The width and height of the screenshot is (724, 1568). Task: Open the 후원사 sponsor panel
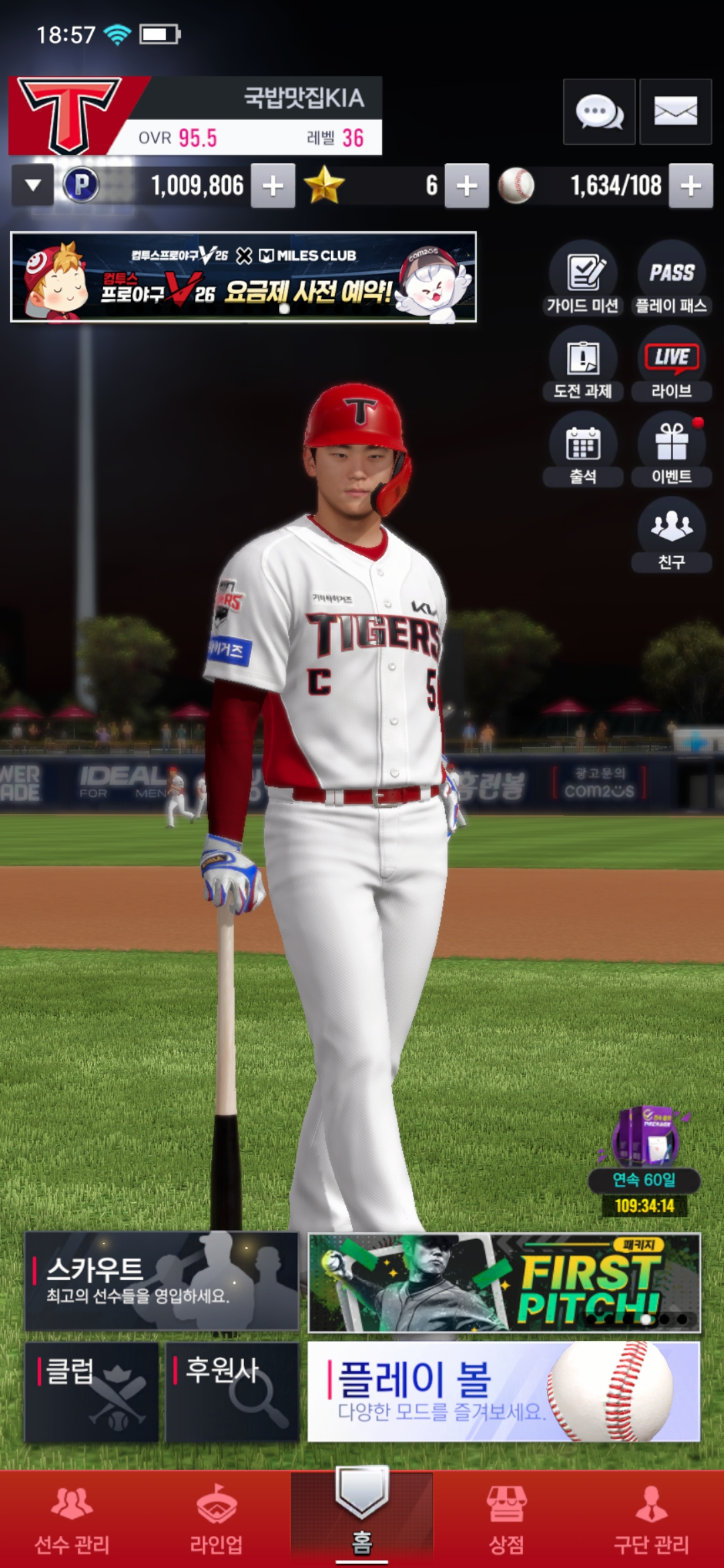click(x=232, y=1392)
